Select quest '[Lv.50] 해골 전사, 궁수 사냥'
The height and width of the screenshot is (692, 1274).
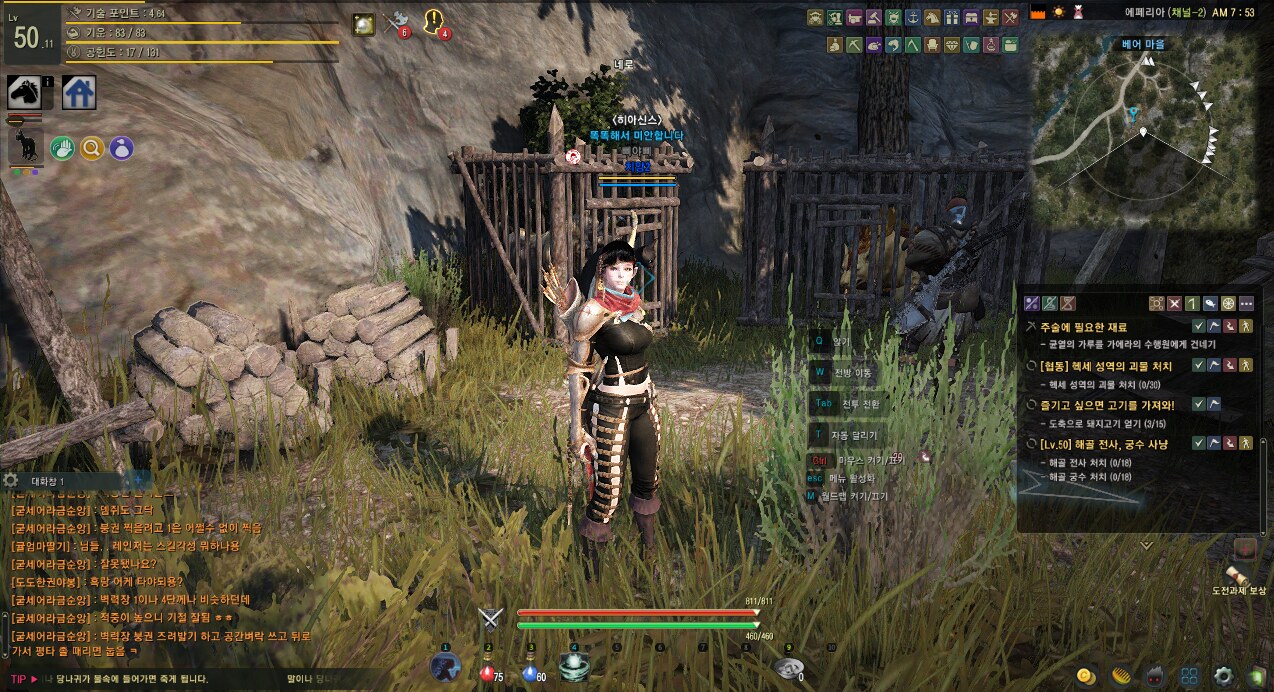point(1103,443)
